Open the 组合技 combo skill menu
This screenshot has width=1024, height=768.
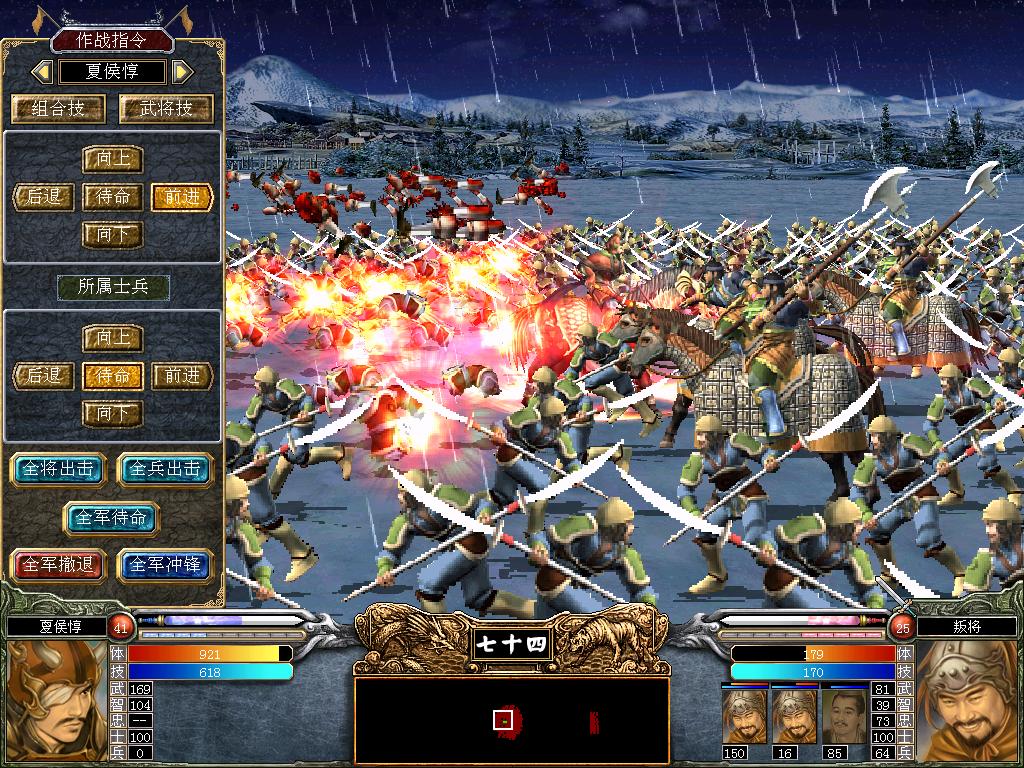tap(59, 109)
